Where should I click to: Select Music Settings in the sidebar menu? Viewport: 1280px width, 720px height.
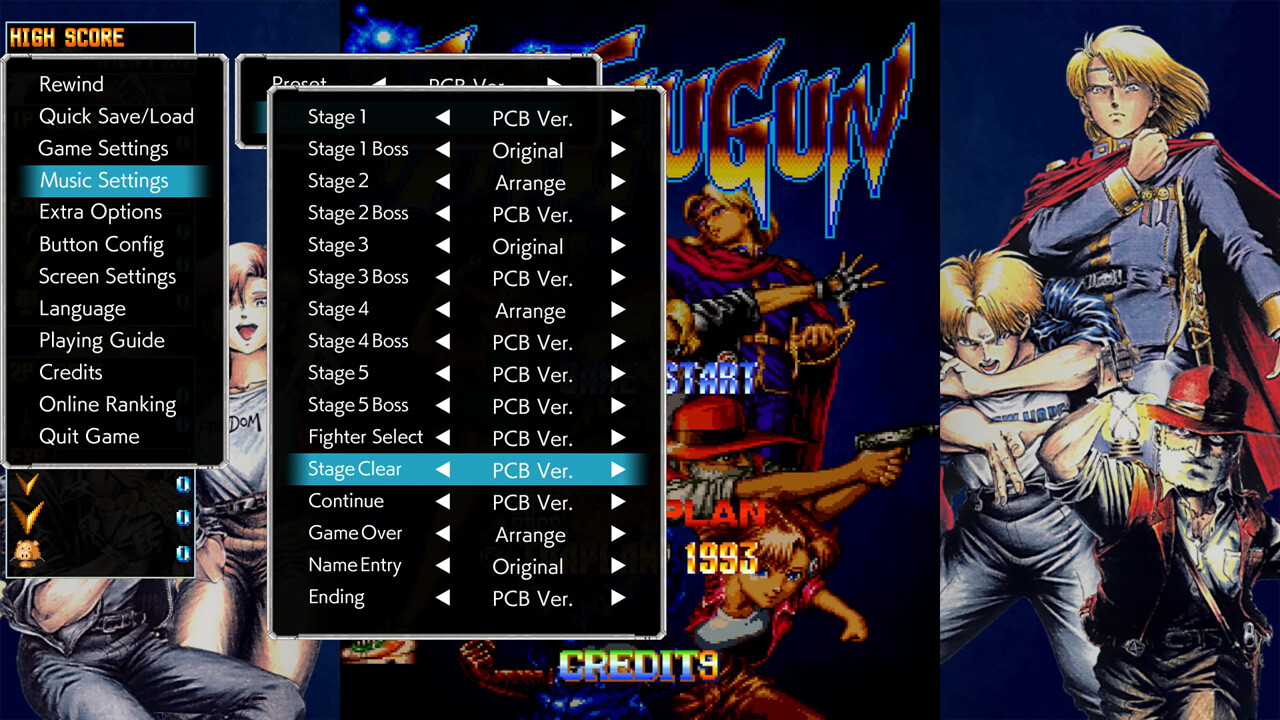pos(103,180)
